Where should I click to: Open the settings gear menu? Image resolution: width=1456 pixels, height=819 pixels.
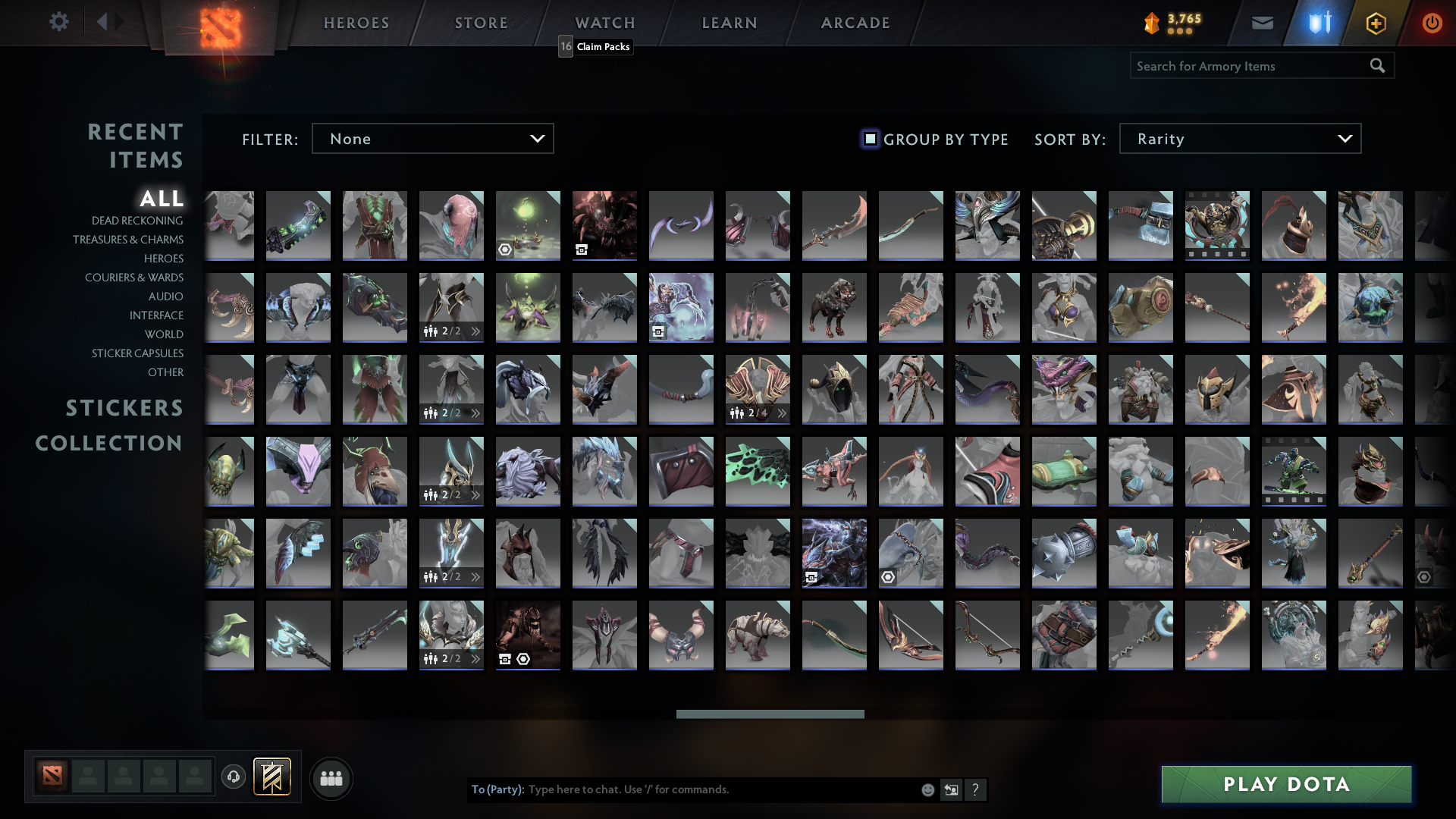click(59, 22)
